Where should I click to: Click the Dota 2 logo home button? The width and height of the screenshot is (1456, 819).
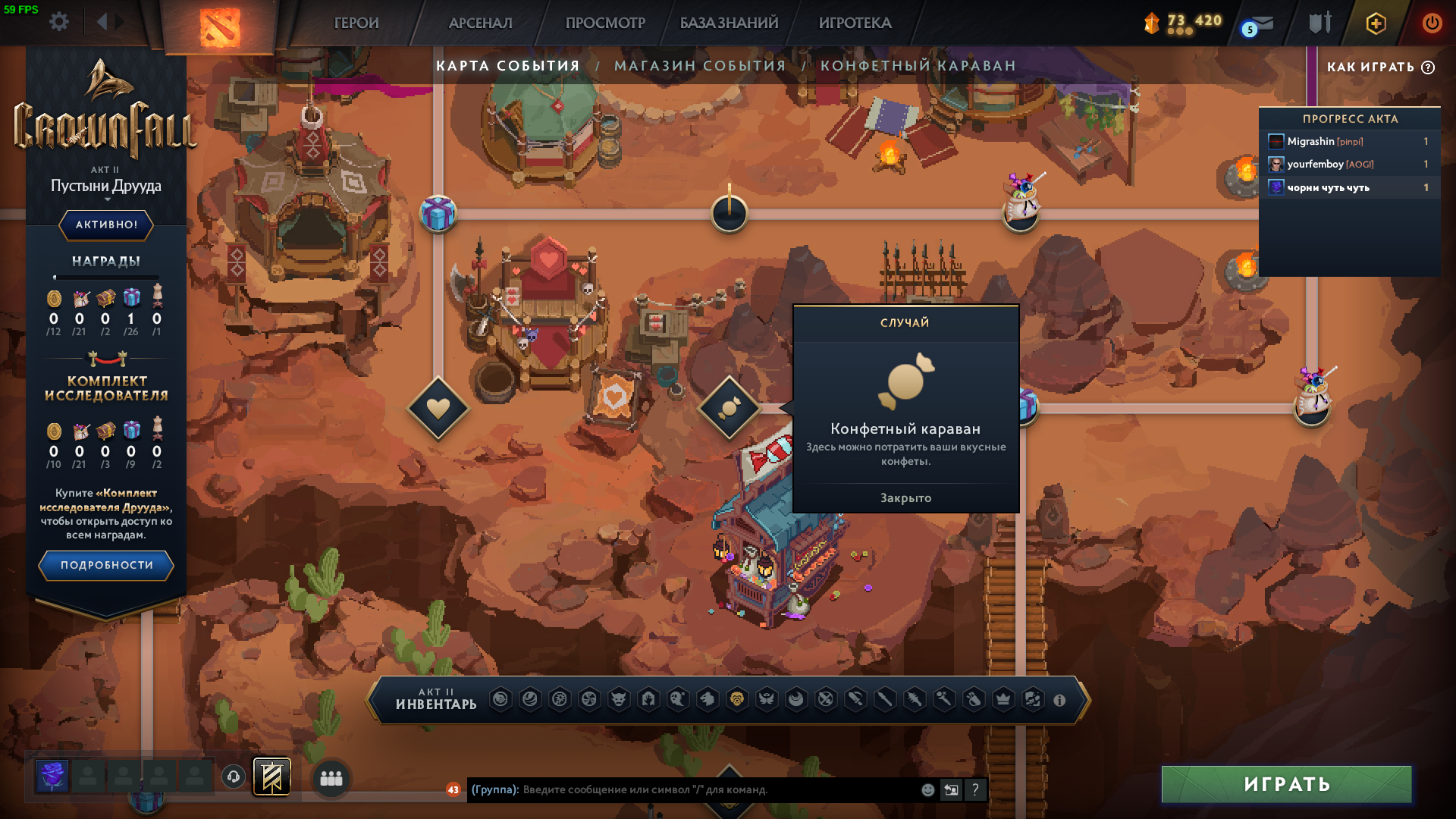(220, 27)
